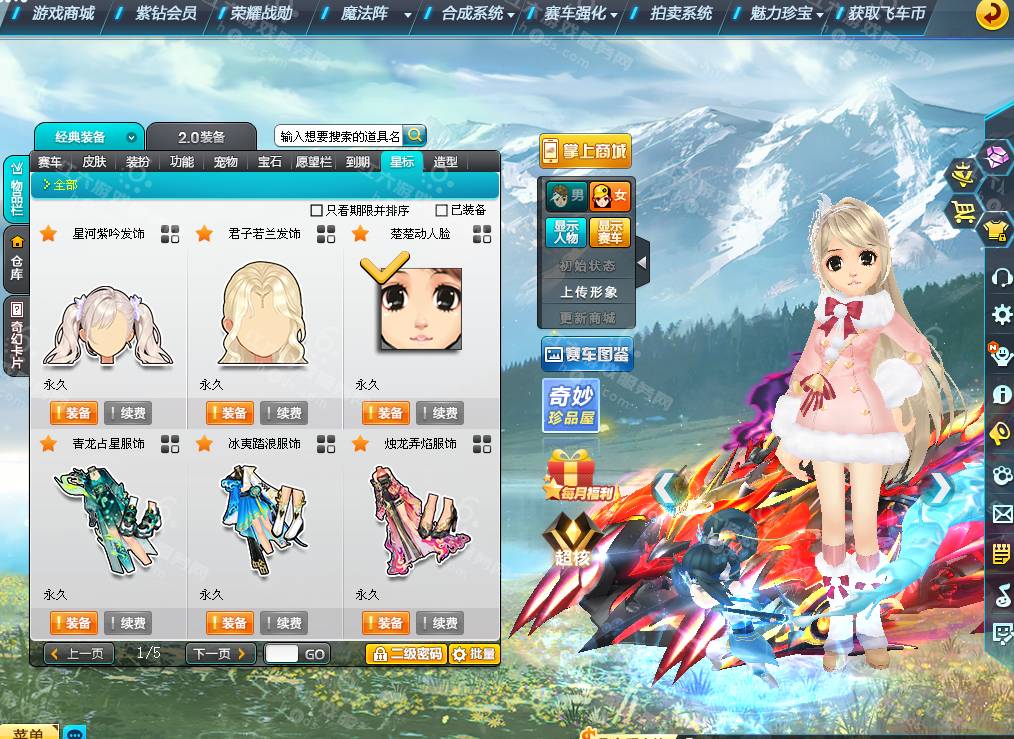Equip the 青龙占星服饰 outfit
The image size is (1014, 739).
pos(73,623)
